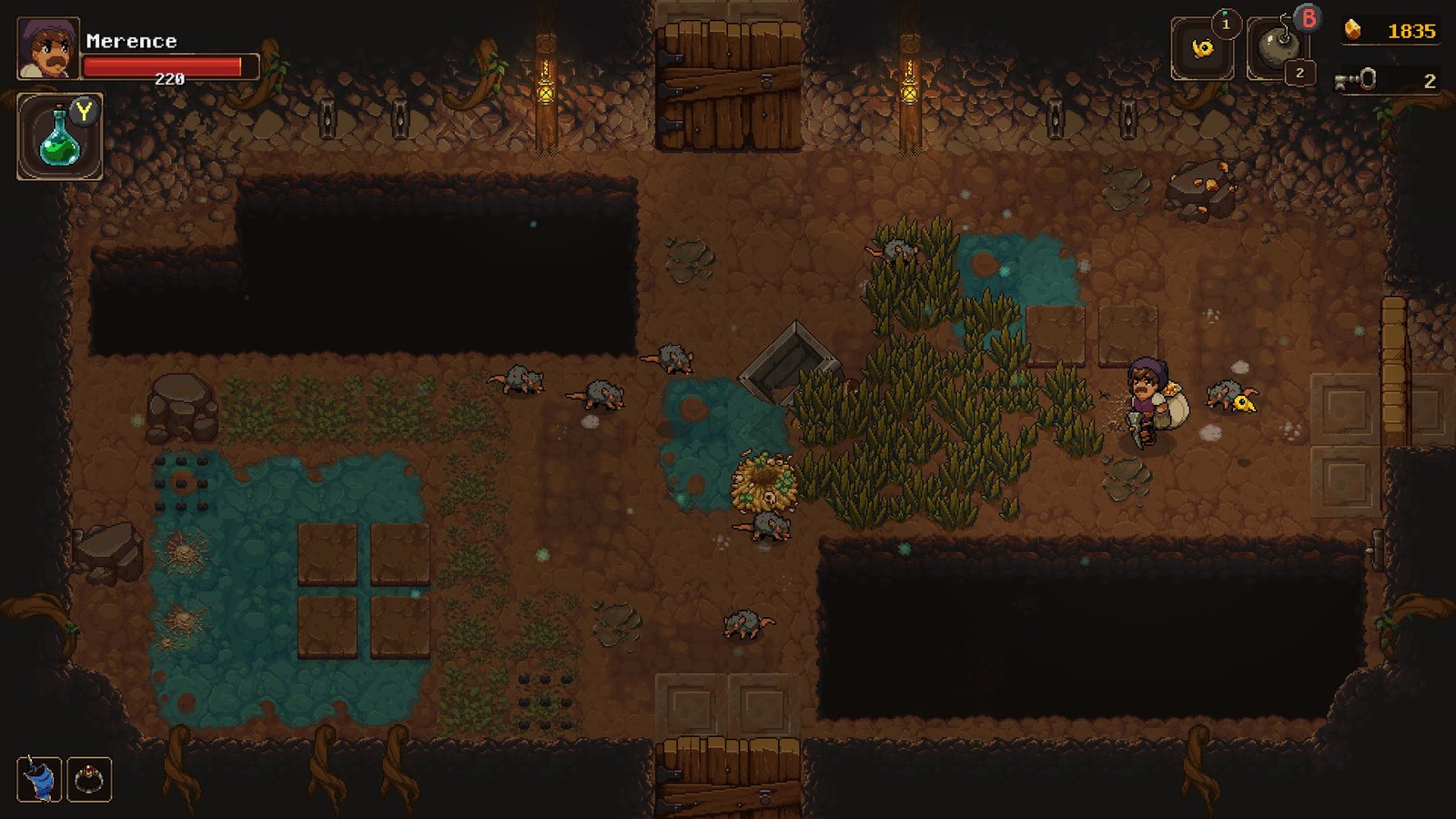Select the blue cape relic icon
Screen dimensions: 1456x819
pyautogui.click(x=36, y=779)
